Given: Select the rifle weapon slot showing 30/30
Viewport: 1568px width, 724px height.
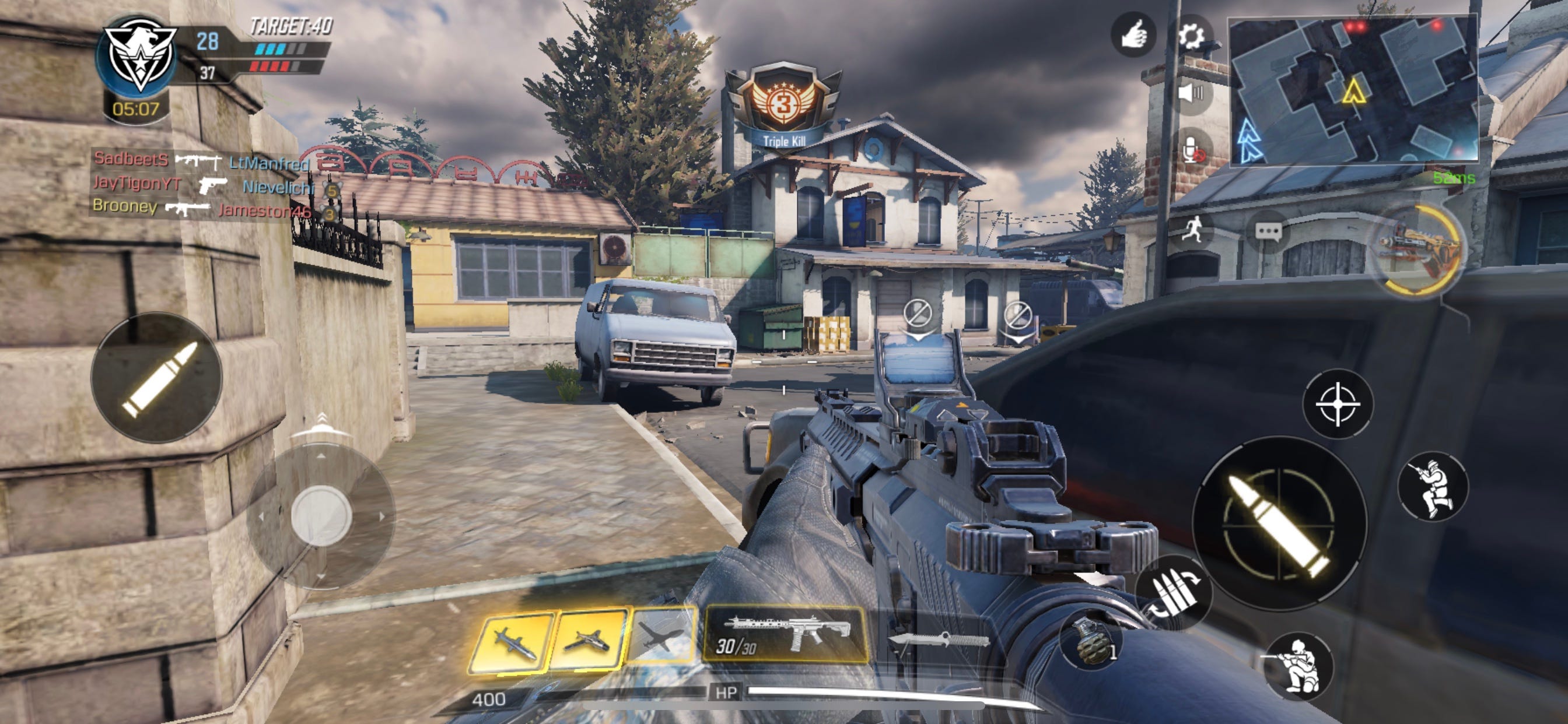Looking at the screenshot, I should click(x=785, y=635).
